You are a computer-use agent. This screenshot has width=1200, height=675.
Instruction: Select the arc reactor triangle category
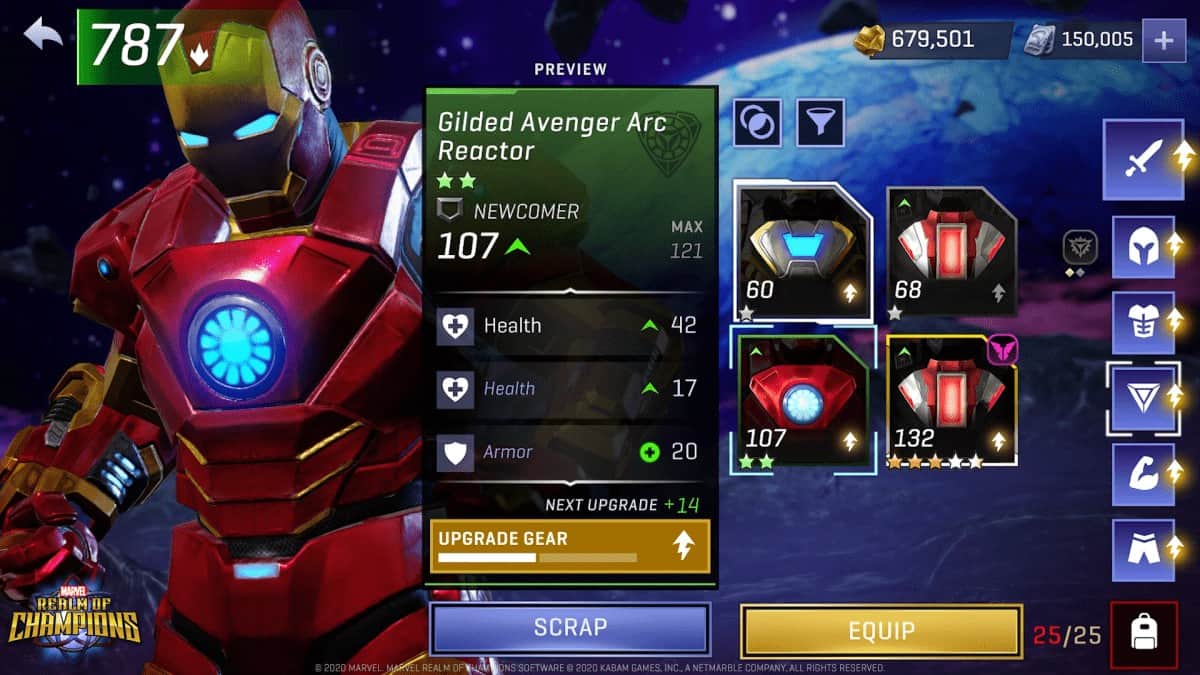coord(1142,398)
